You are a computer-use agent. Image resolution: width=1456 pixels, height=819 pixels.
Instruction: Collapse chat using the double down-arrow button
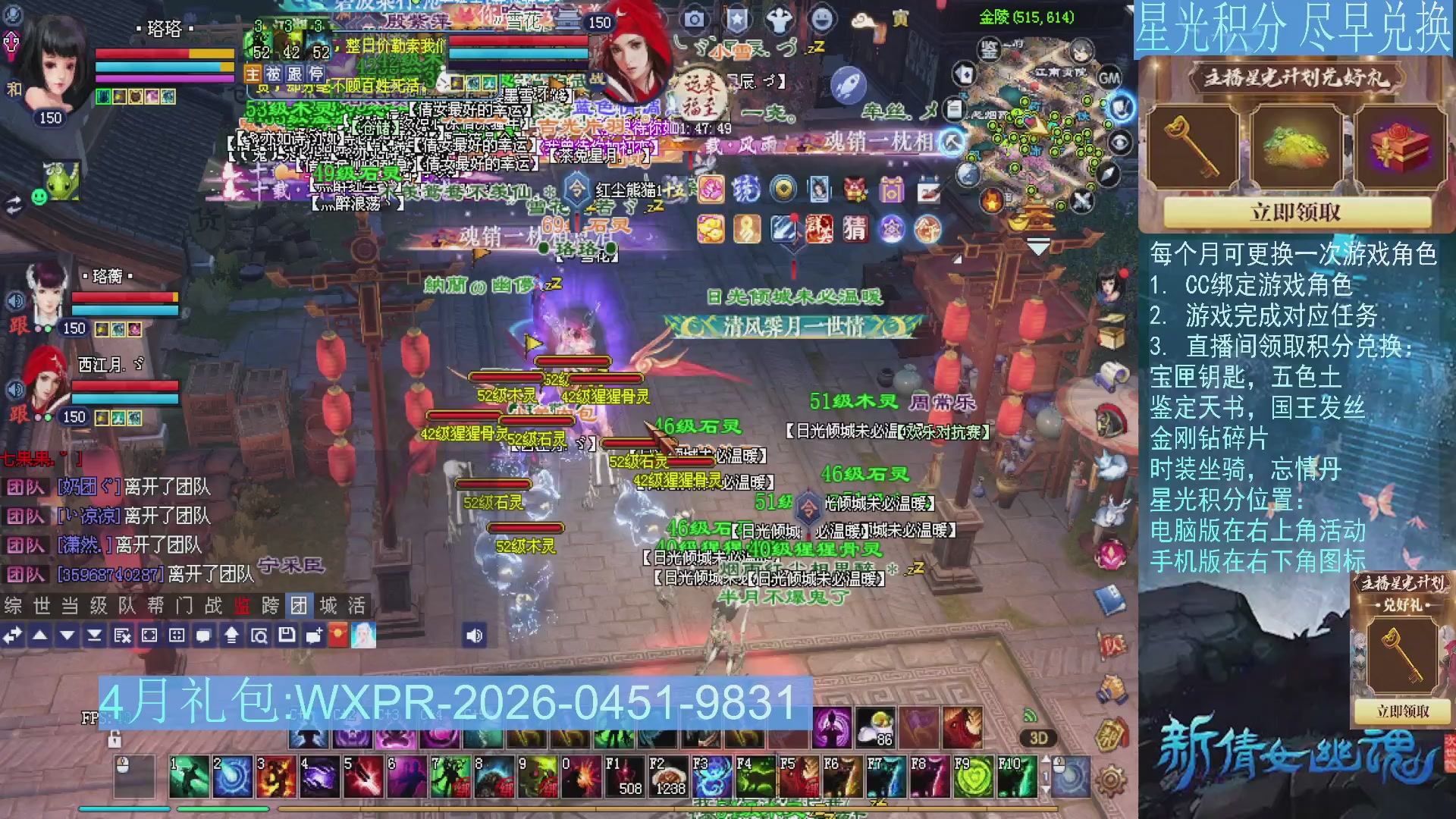click(x=96, y=635)
